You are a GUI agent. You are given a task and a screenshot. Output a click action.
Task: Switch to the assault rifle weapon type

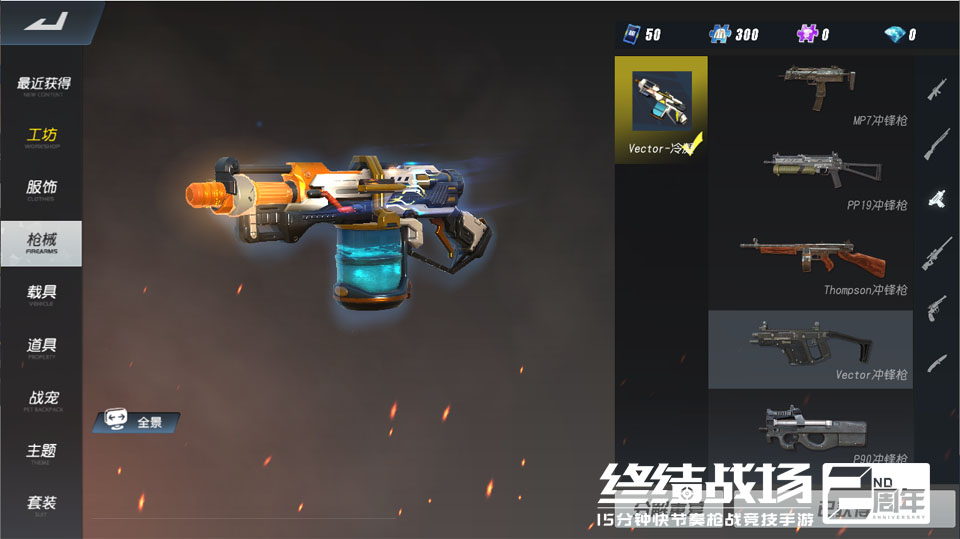[x=937, y=90]
